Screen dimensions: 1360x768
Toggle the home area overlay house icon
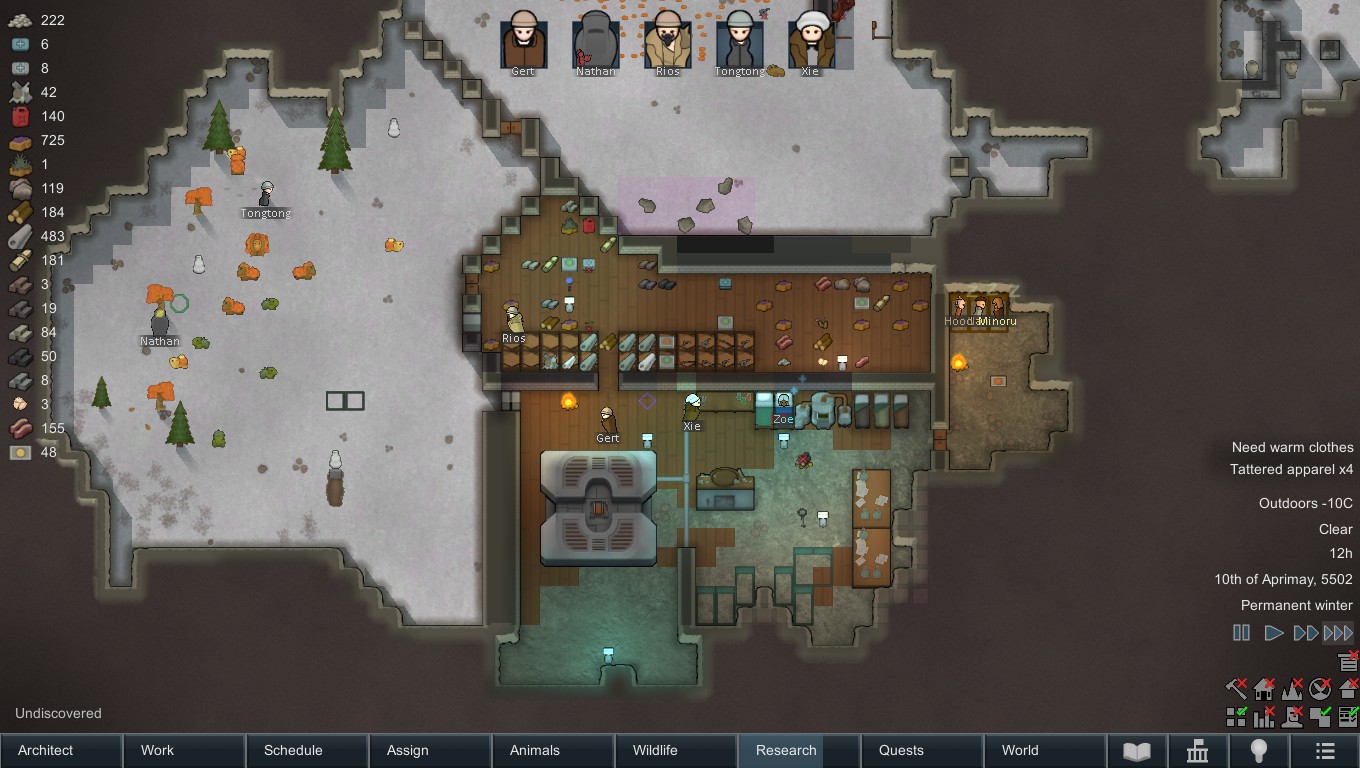[1262, 688]
